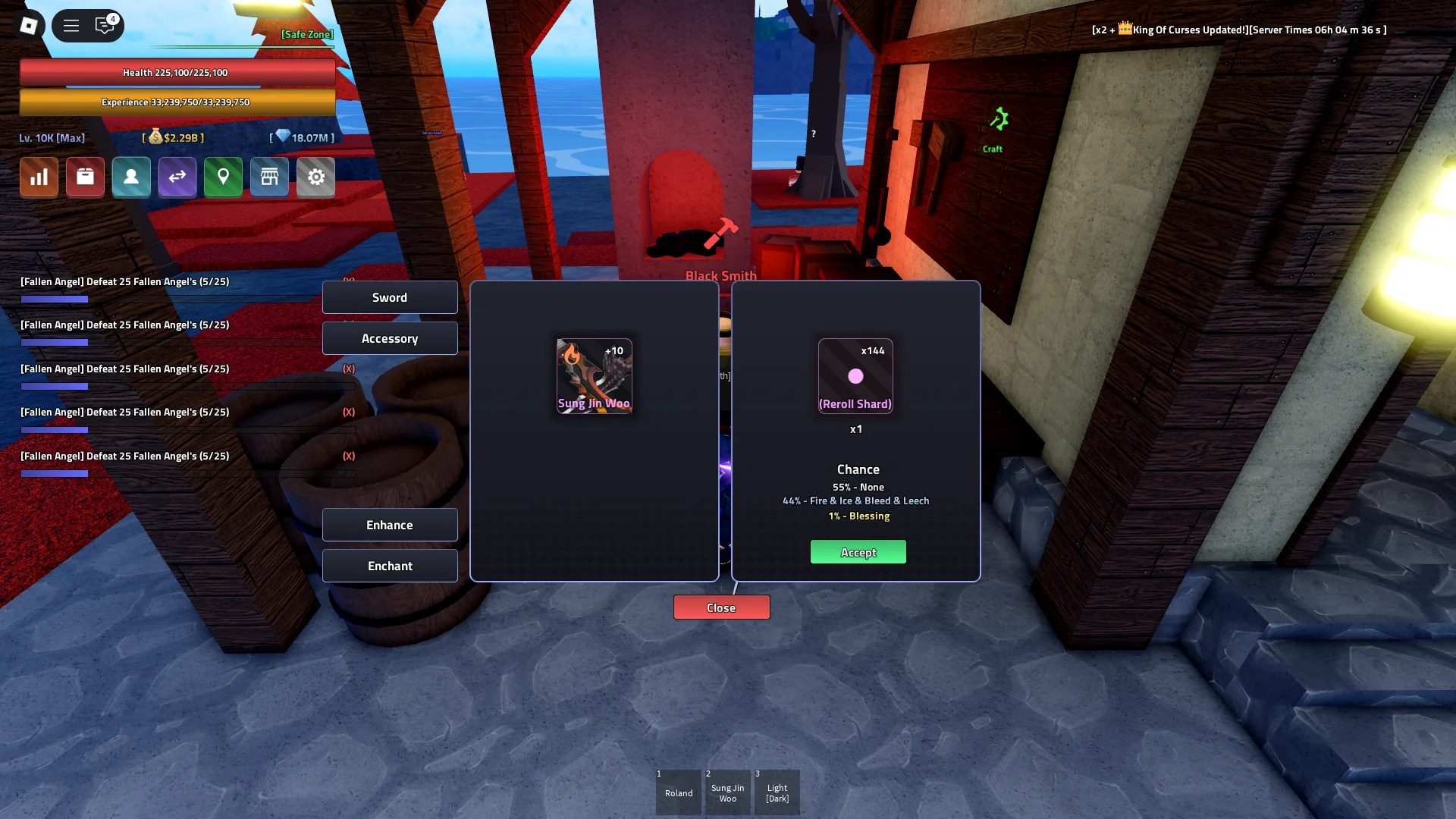The height and width of the screenshot is (819, 1456).
Task: Select hotbar slot 1 with Roland
Action: pyautogui.click(x=678, y=792)
